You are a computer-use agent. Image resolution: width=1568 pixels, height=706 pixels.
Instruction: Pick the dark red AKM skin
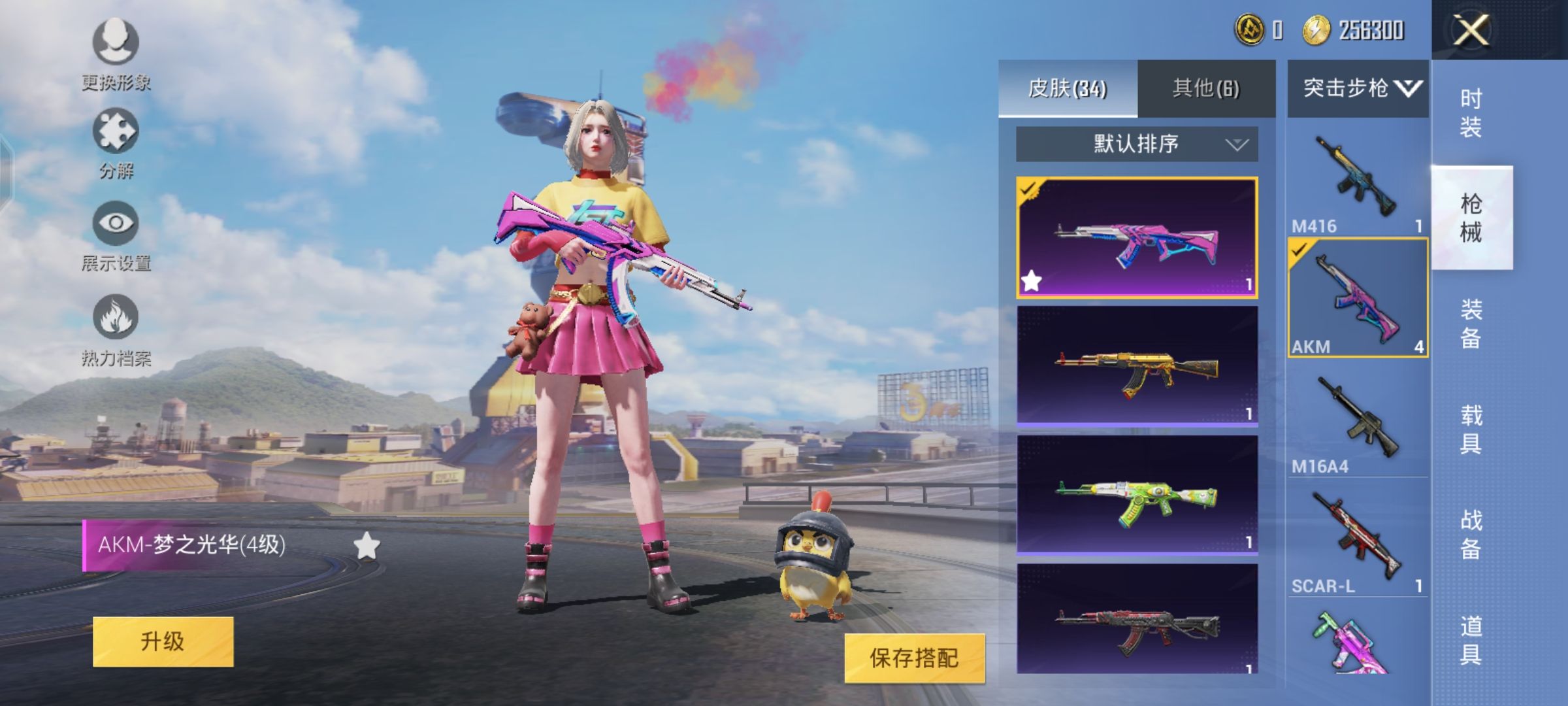pos(1137,620)
